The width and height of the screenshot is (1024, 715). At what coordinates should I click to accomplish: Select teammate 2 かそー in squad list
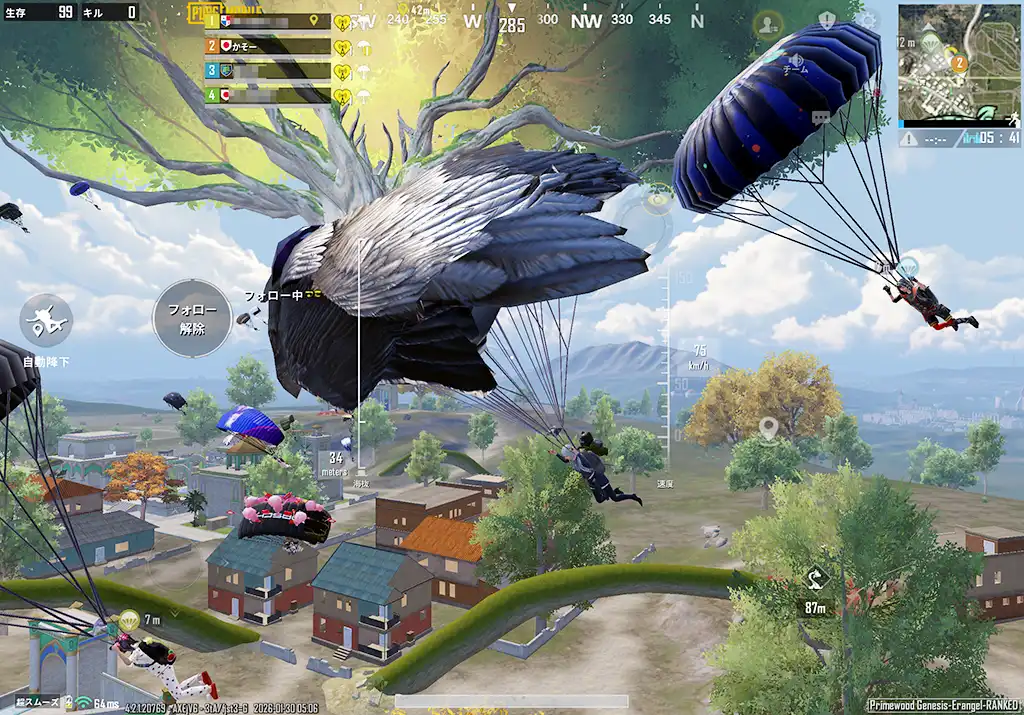268,46
